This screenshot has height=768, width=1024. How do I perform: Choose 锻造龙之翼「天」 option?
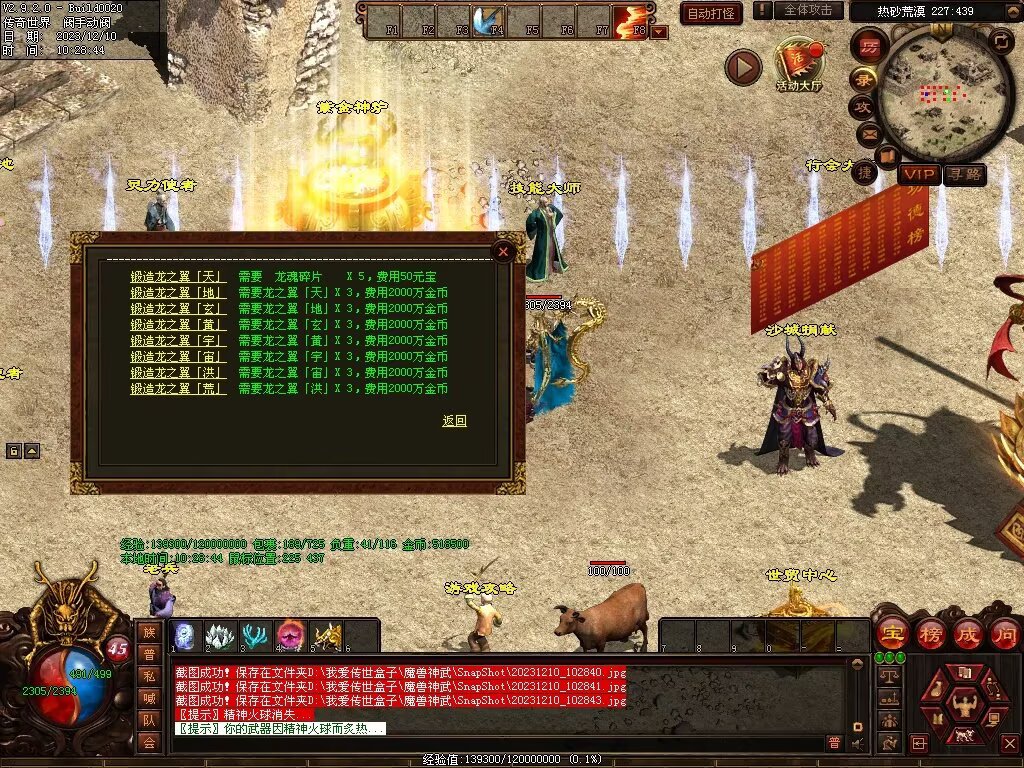coord(178,277)
